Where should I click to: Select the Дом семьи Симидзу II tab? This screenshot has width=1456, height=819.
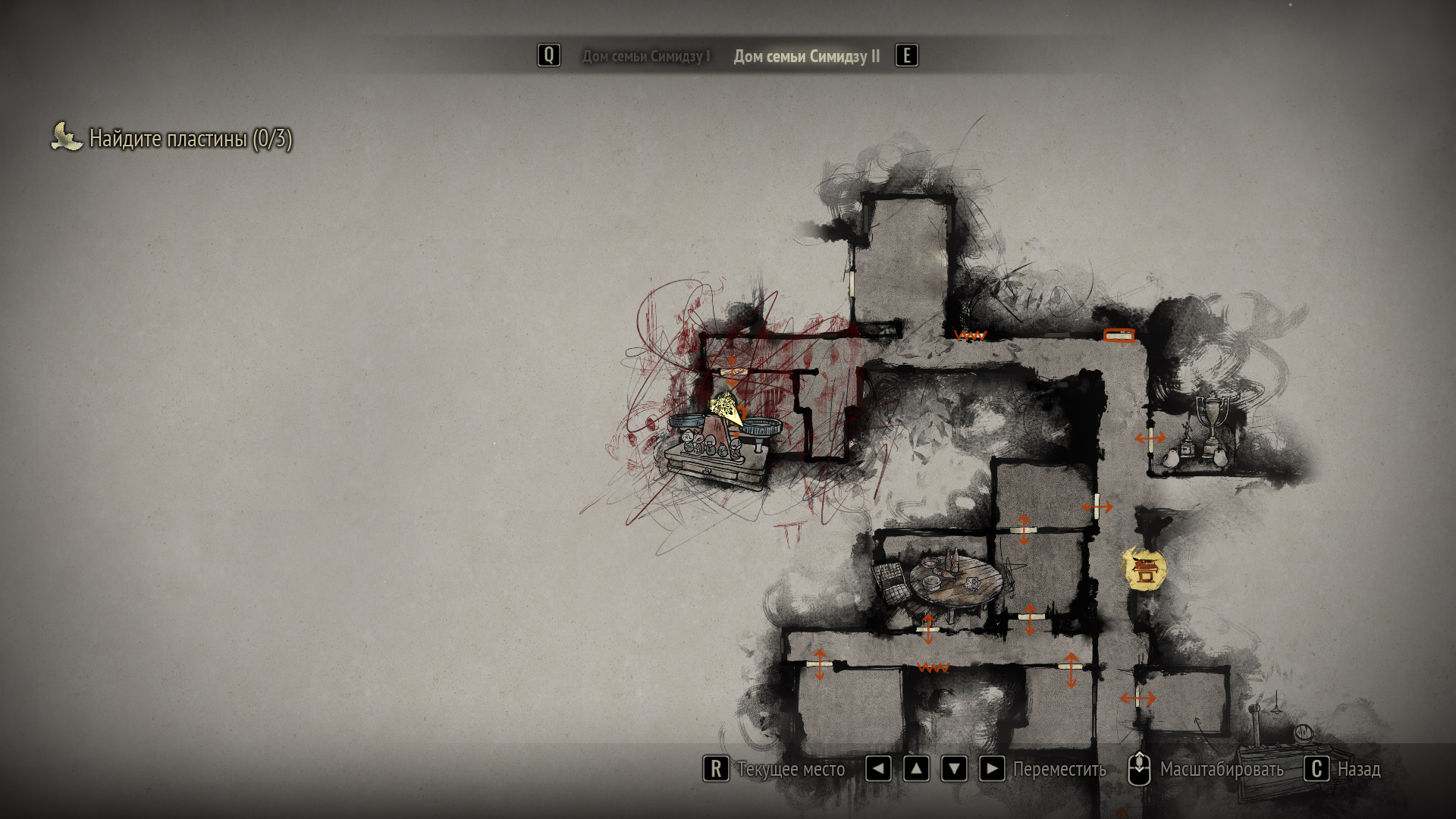[806, 56]
